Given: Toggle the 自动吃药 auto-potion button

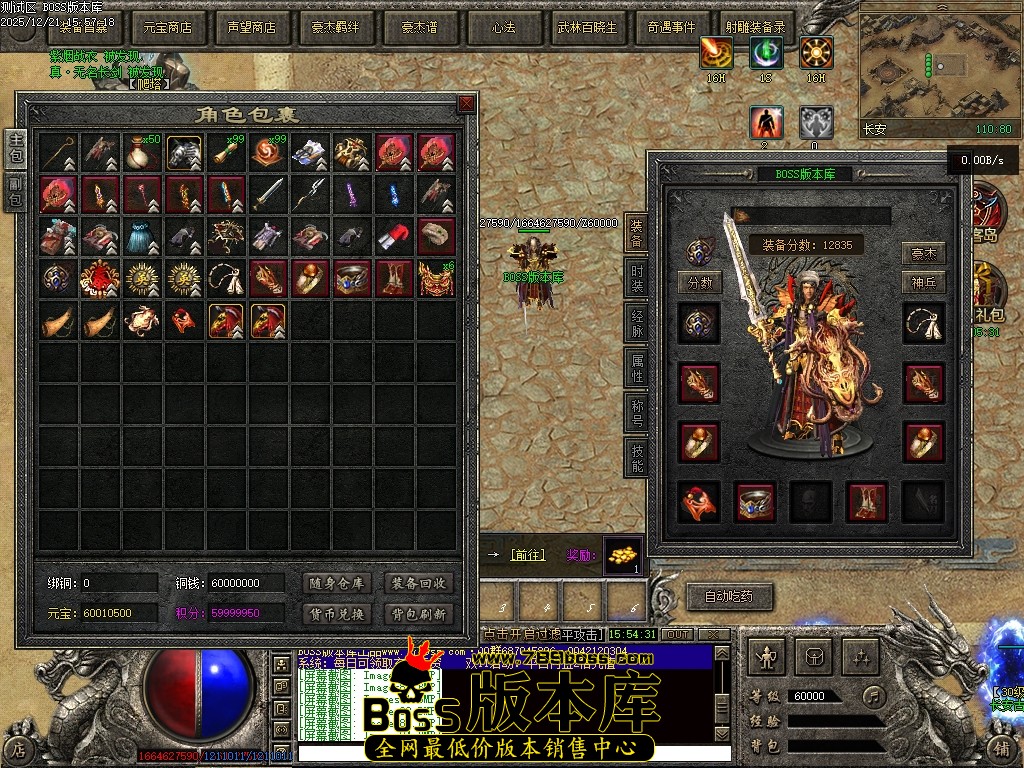Looking at the screenshot, I should 729,597.
